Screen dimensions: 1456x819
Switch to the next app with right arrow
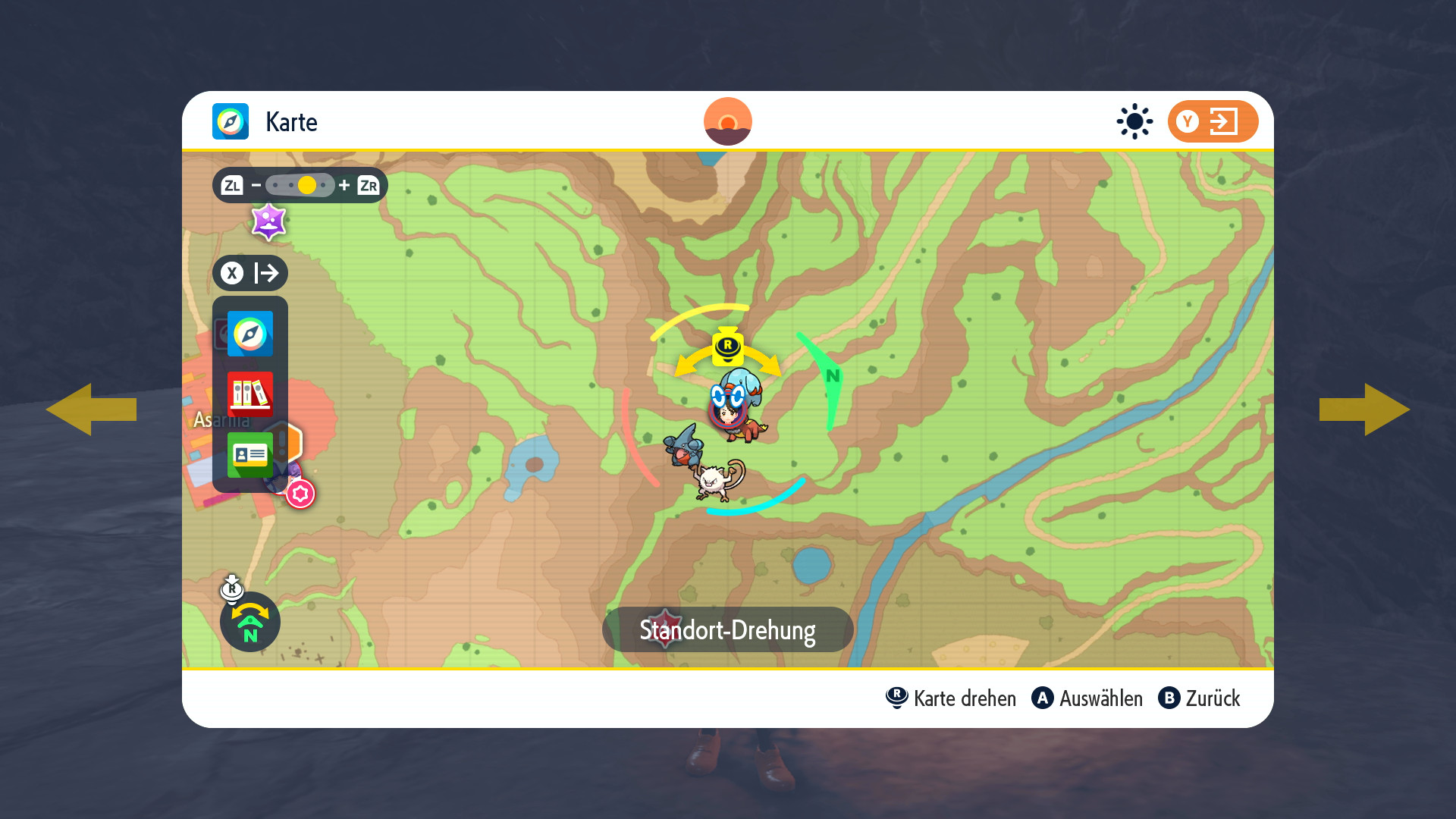(1364, 409)
